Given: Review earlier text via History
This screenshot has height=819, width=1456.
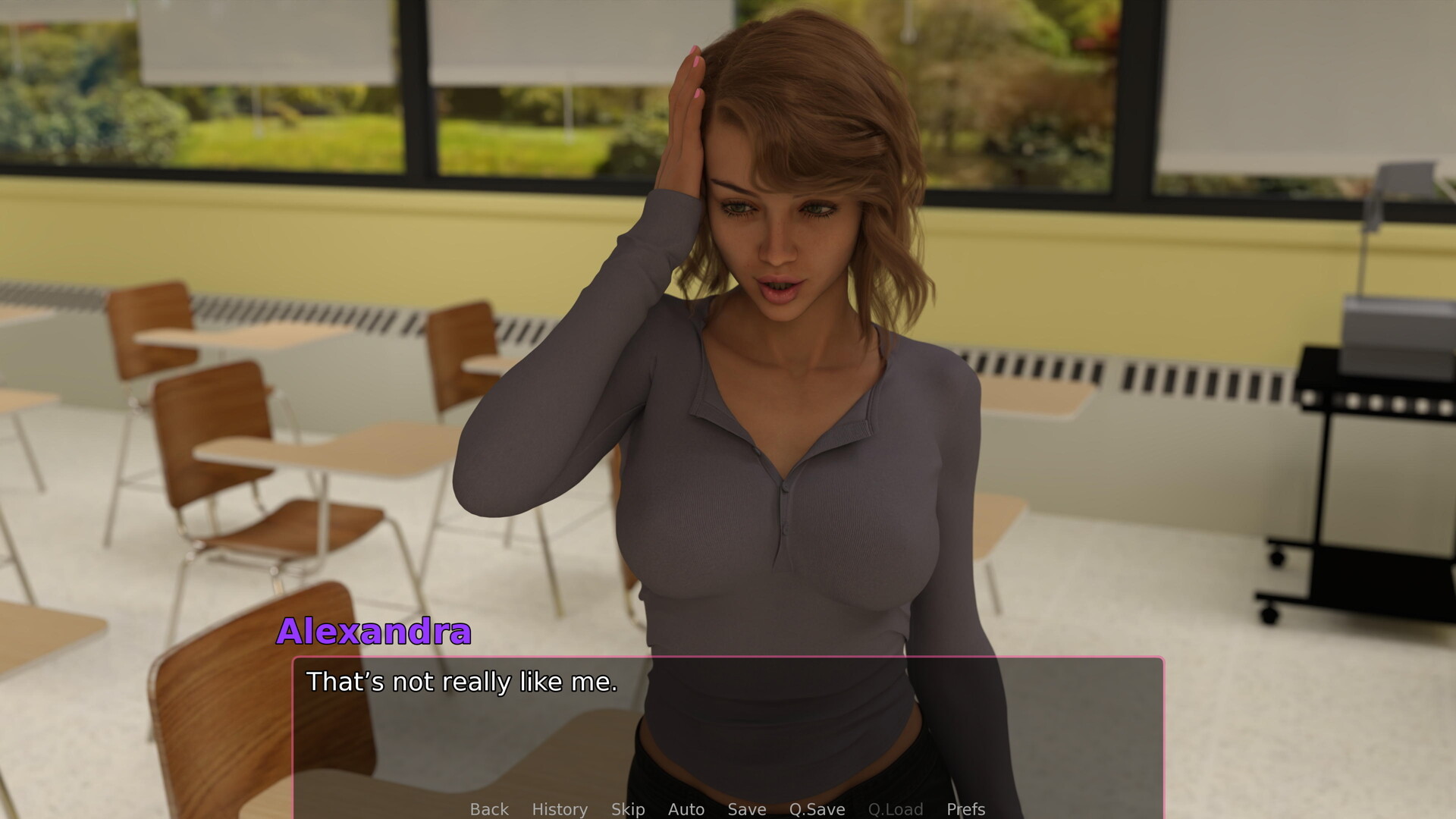Looking at the screenshot, I should click(560, 809).
